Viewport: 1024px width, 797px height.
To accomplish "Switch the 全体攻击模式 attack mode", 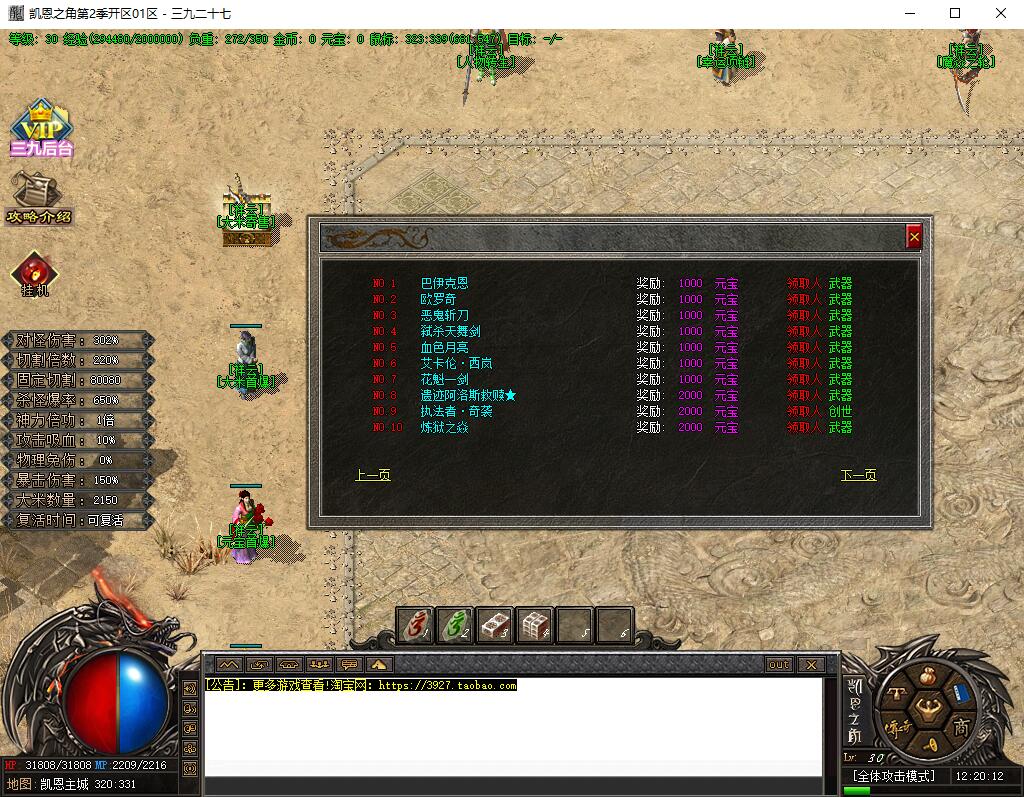I will [893, 776].
